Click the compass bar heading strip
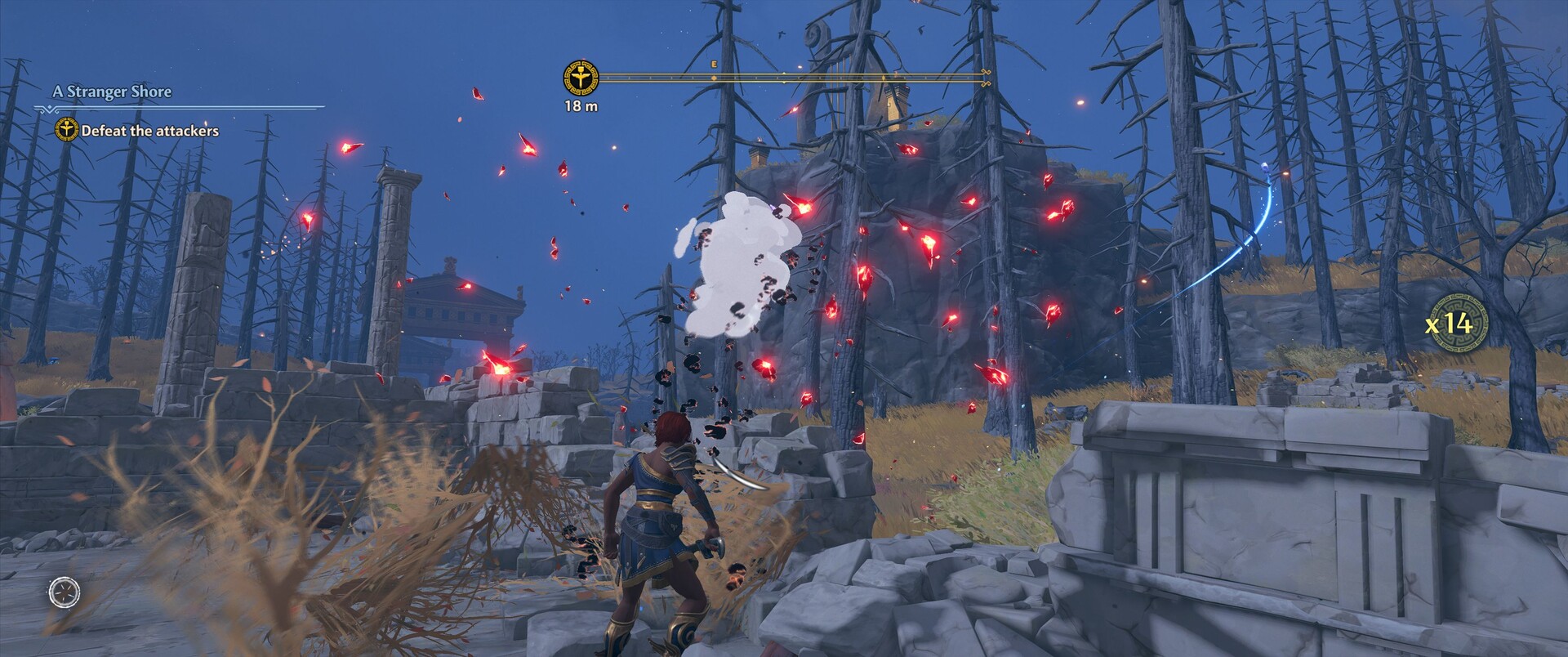This screenshot has width=1568, height=657. [794, 78]
